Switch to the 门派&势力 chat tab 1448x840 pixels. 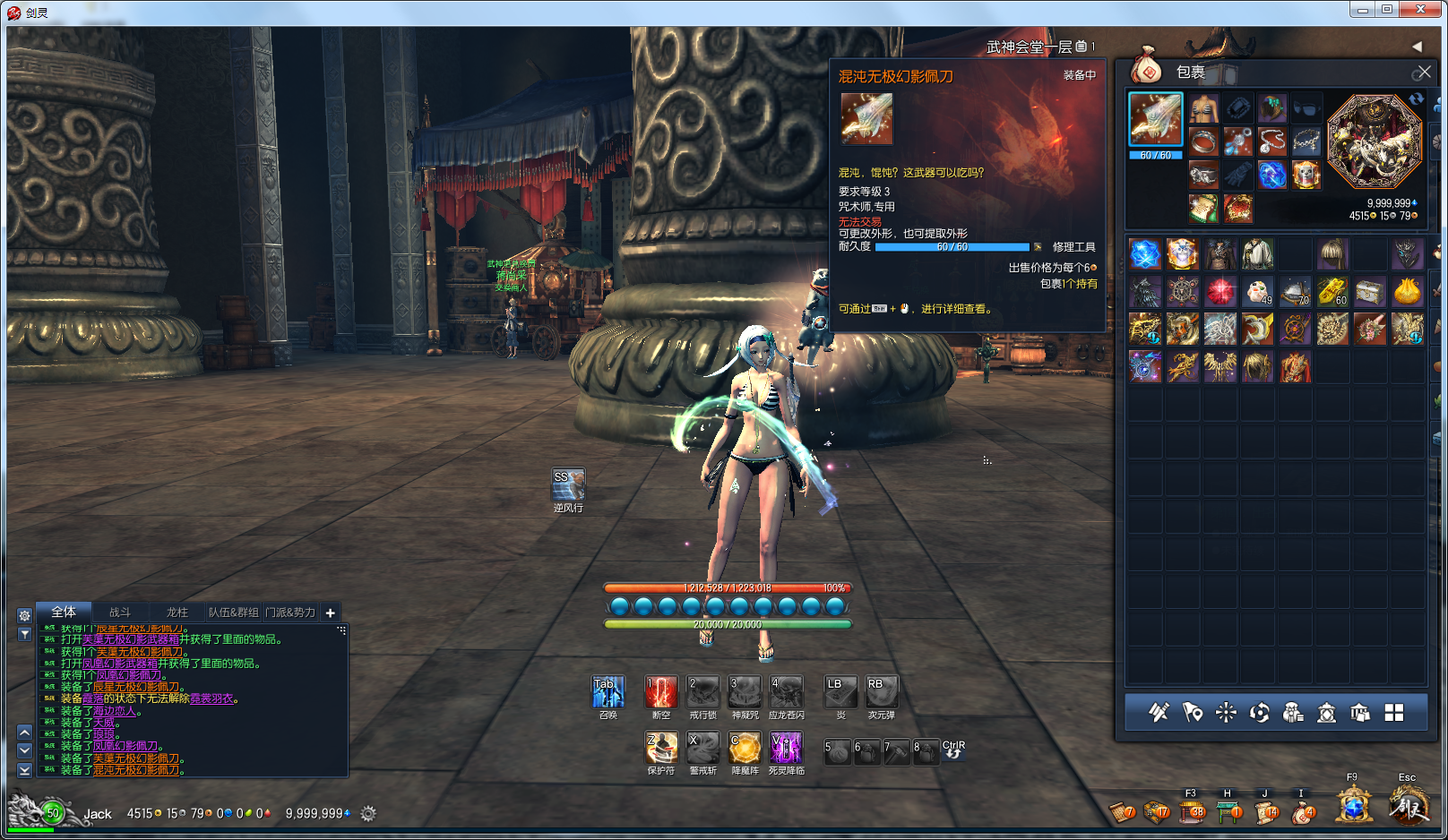290,613
